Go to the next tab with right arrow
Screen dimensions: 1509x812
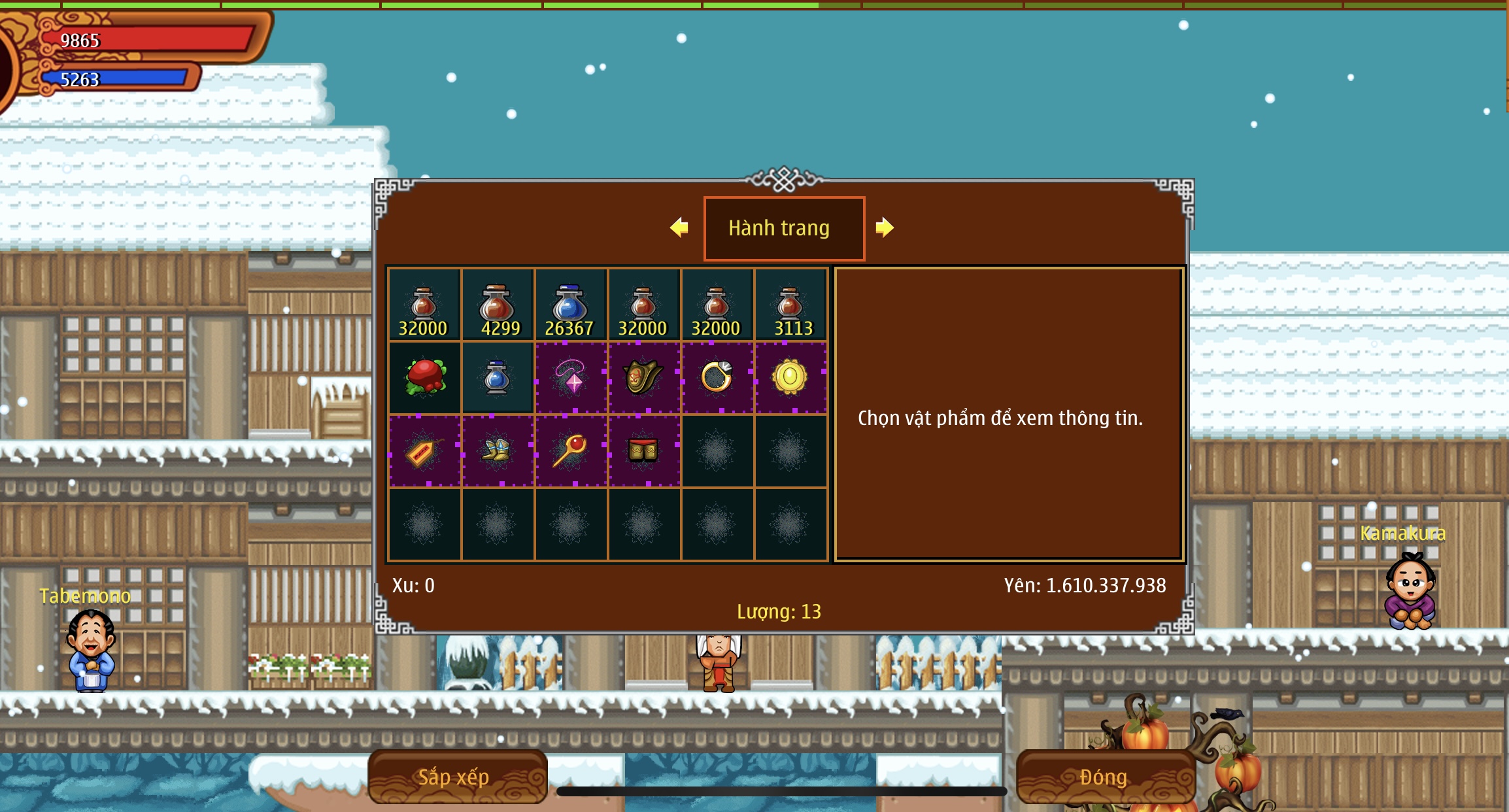(x=884, y=228)
